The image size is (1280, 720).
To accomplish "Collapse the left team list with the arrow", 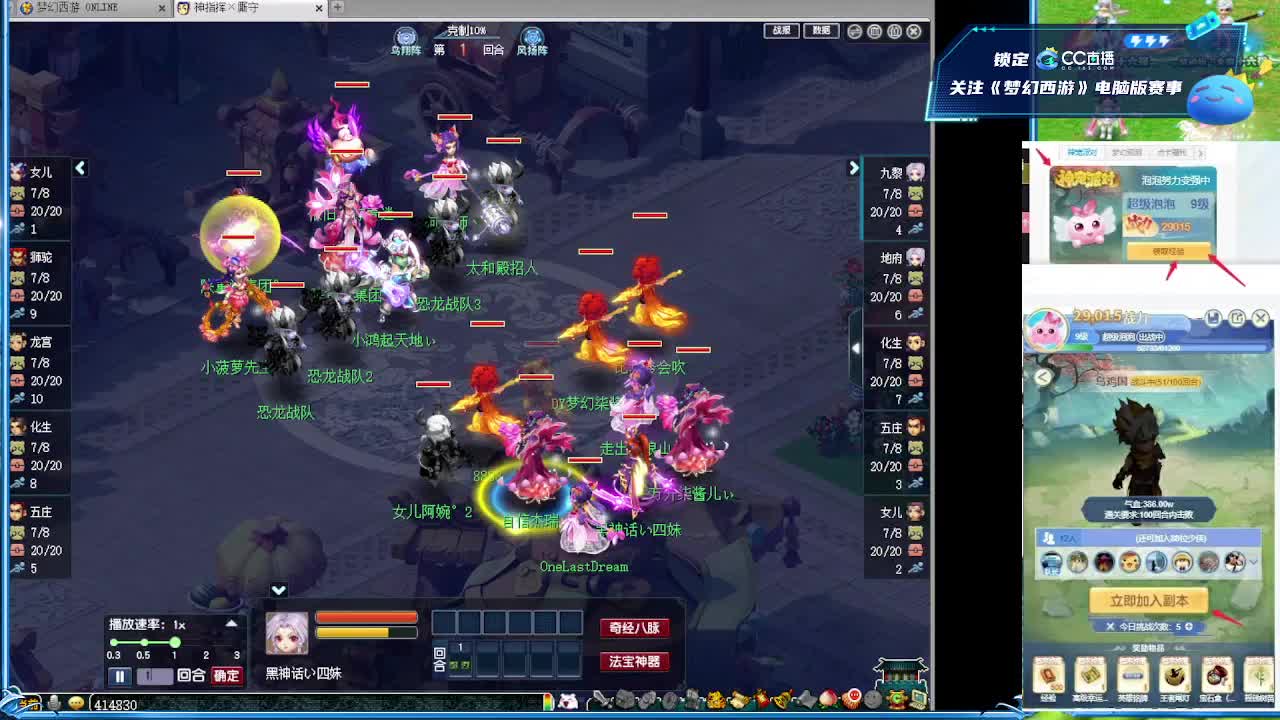I will point(81,169).
